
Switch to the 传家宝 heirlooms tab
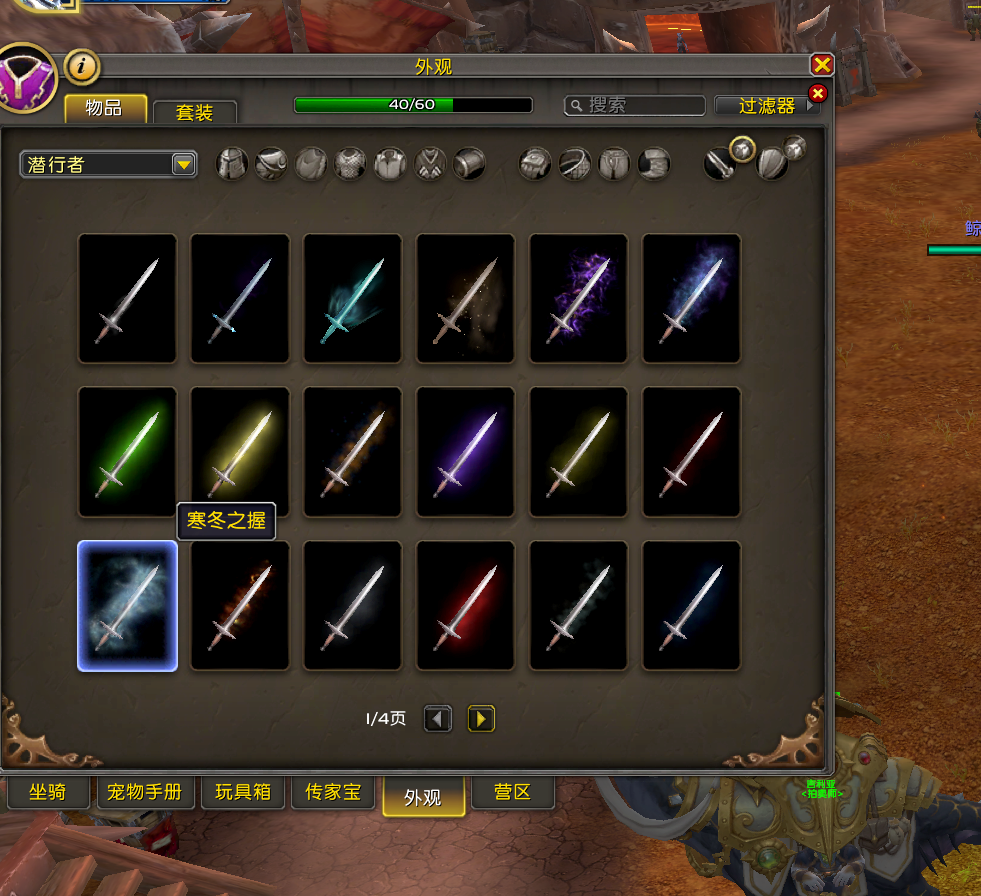tap(332, 793)
